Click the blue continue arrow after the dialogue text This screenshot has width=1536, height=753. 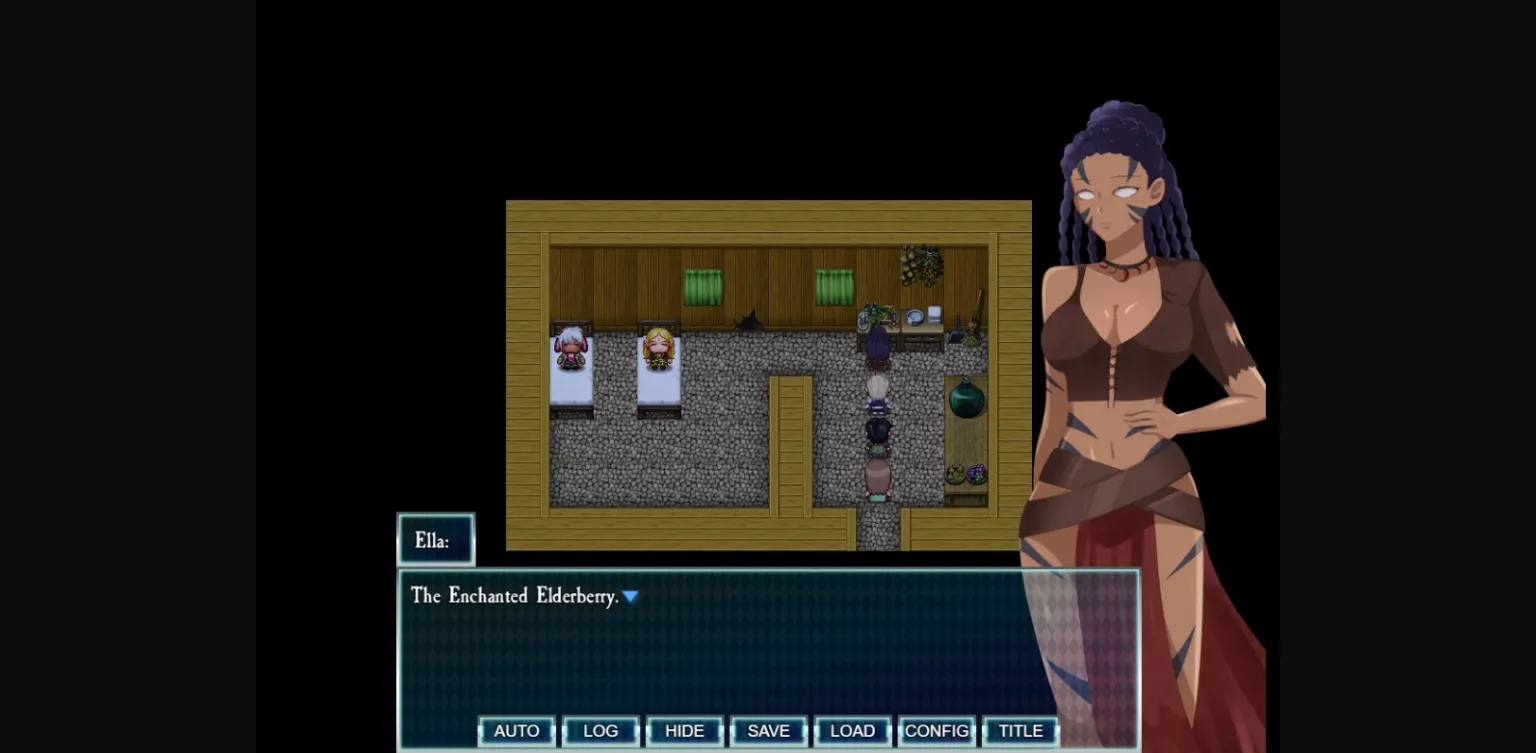point(631,596)
